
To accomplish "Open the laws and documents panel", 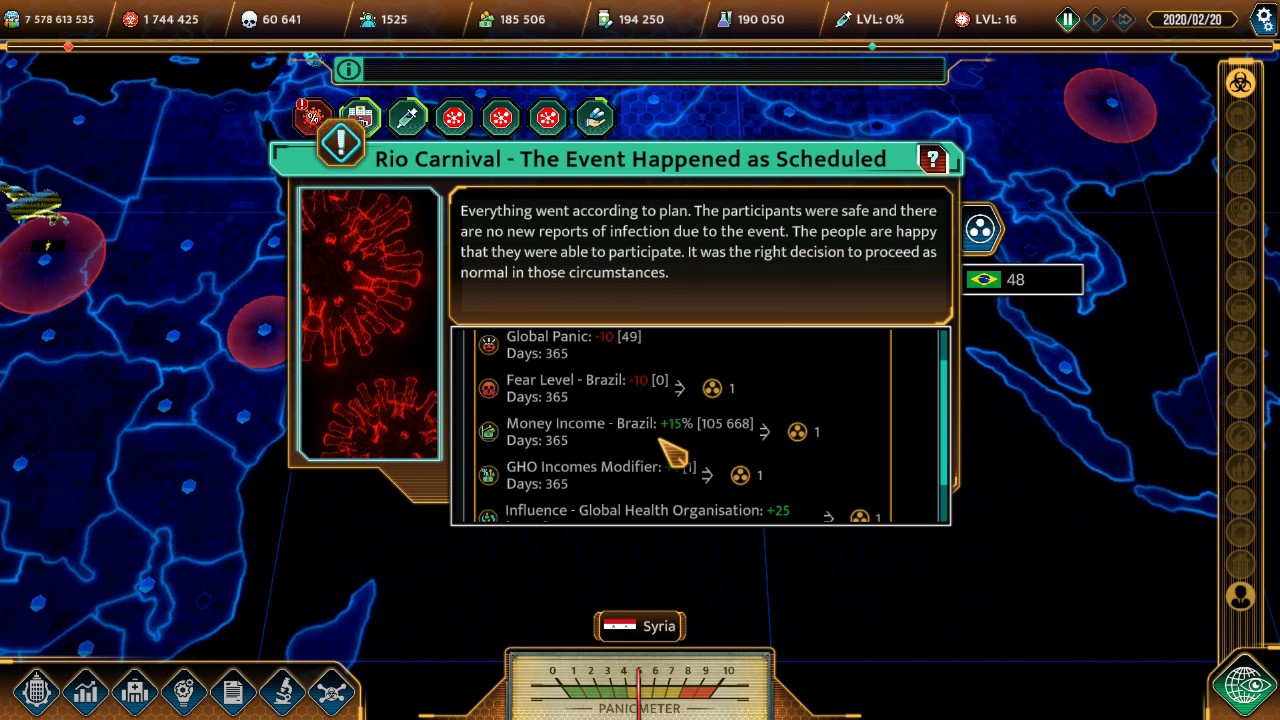I will coord(233,690).
